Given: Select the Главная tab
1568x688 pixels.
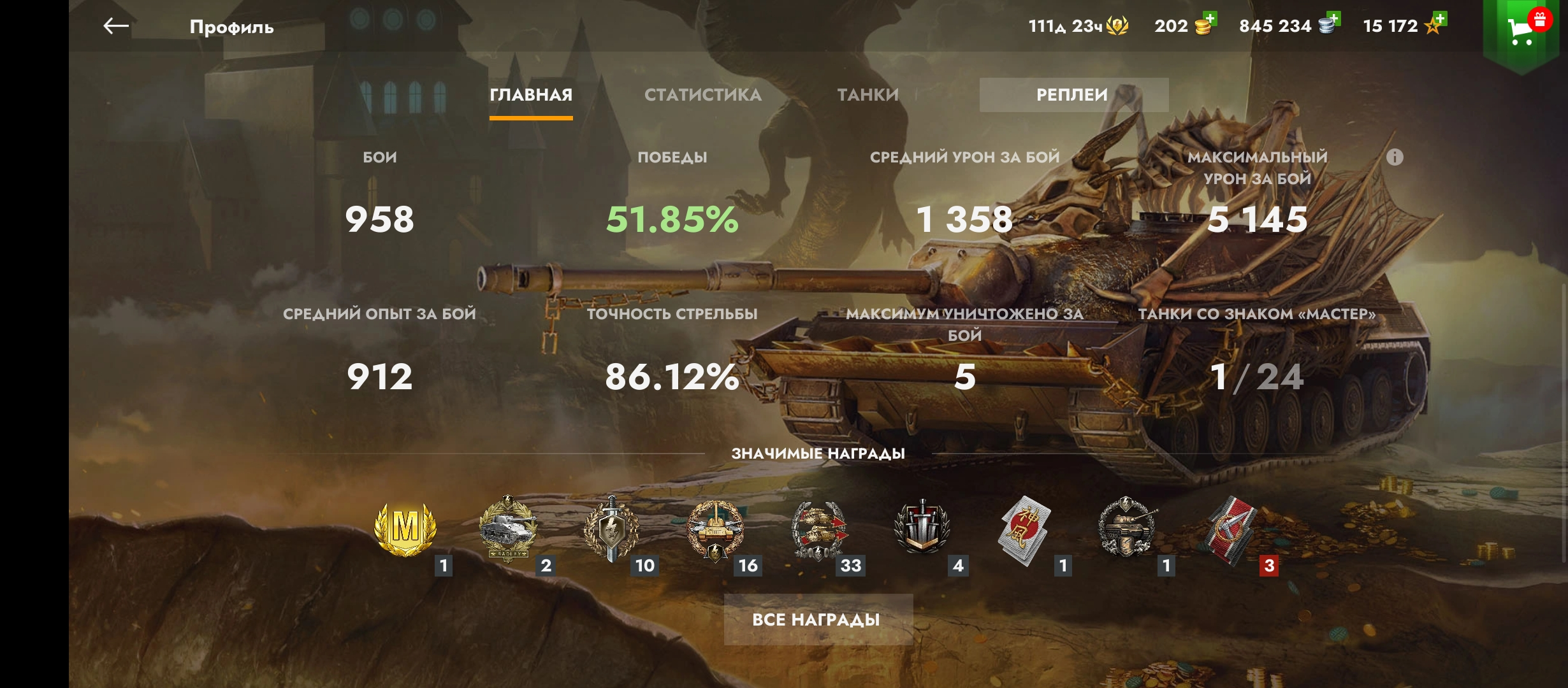Looking at the screenshot, I should (531, 95).
